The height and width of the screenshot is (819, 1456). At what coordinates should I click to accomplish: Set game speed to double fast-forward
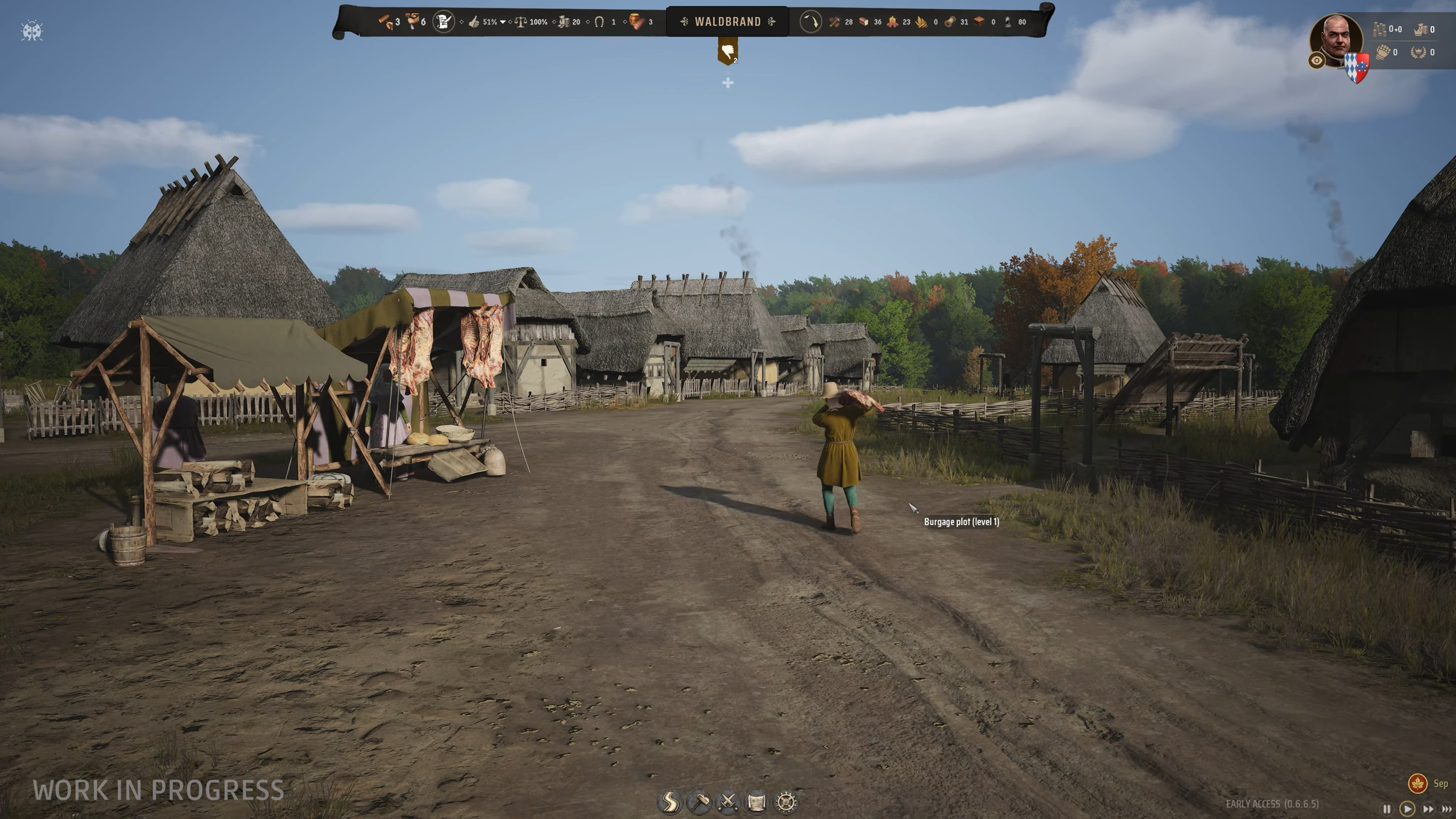click(1428, 809)
